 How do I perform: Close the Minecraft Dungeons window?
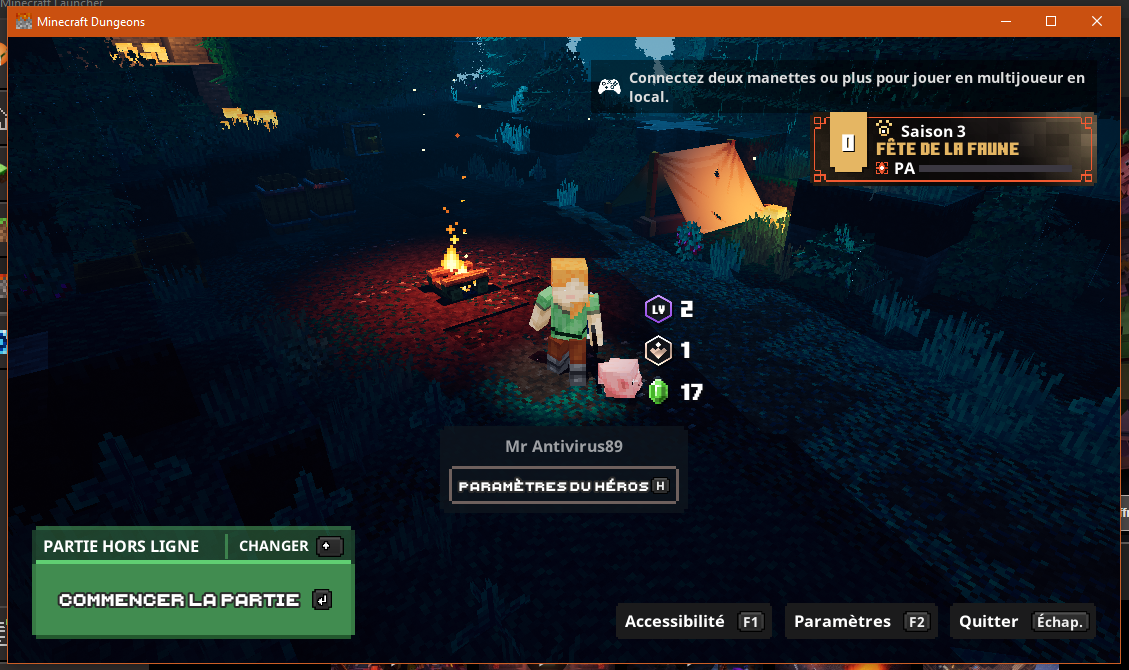1097,21
